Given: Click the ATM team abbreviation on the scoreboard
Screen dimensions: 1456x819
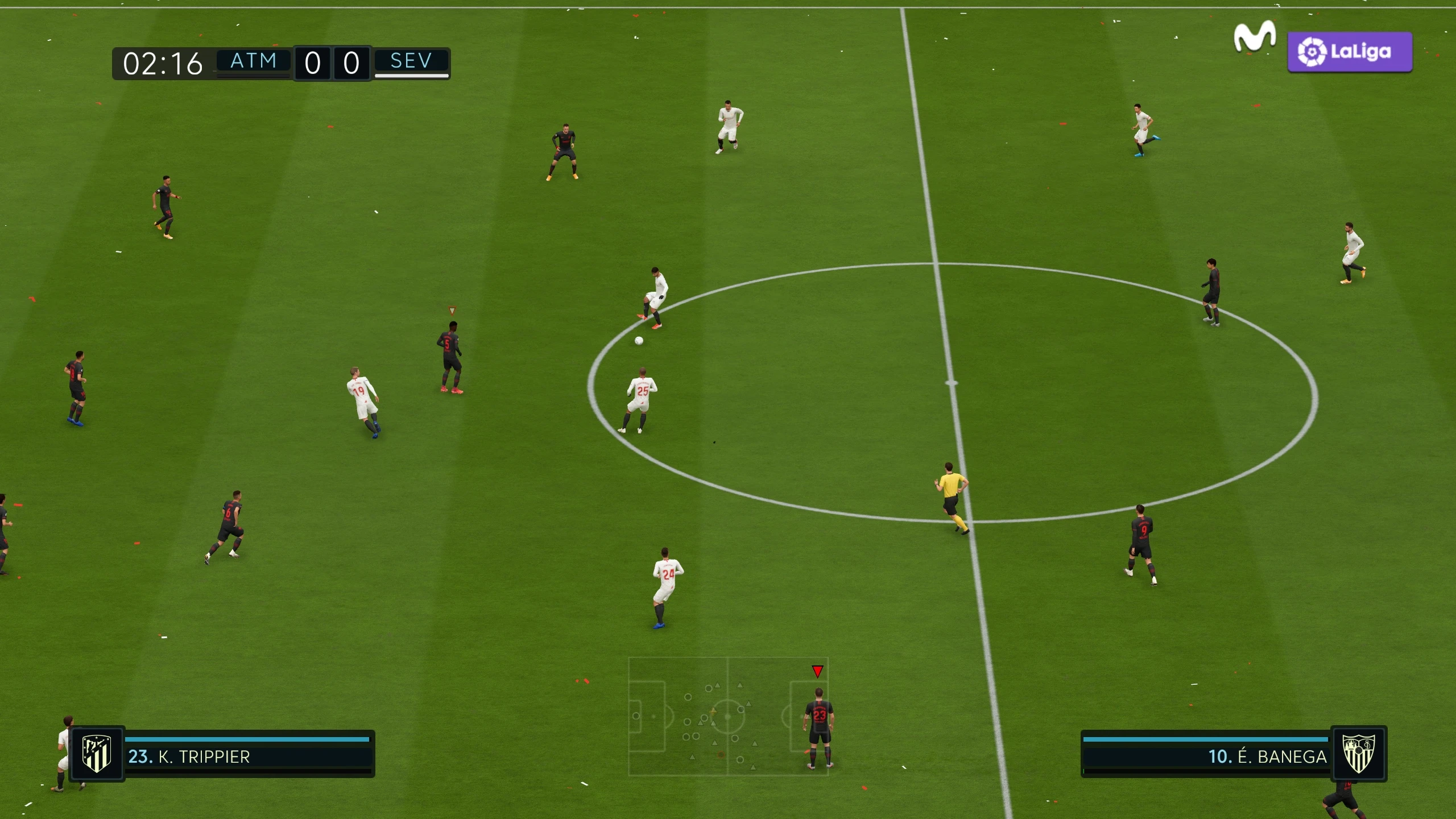Looking at the screenshot, I should [x=254, y=61].
